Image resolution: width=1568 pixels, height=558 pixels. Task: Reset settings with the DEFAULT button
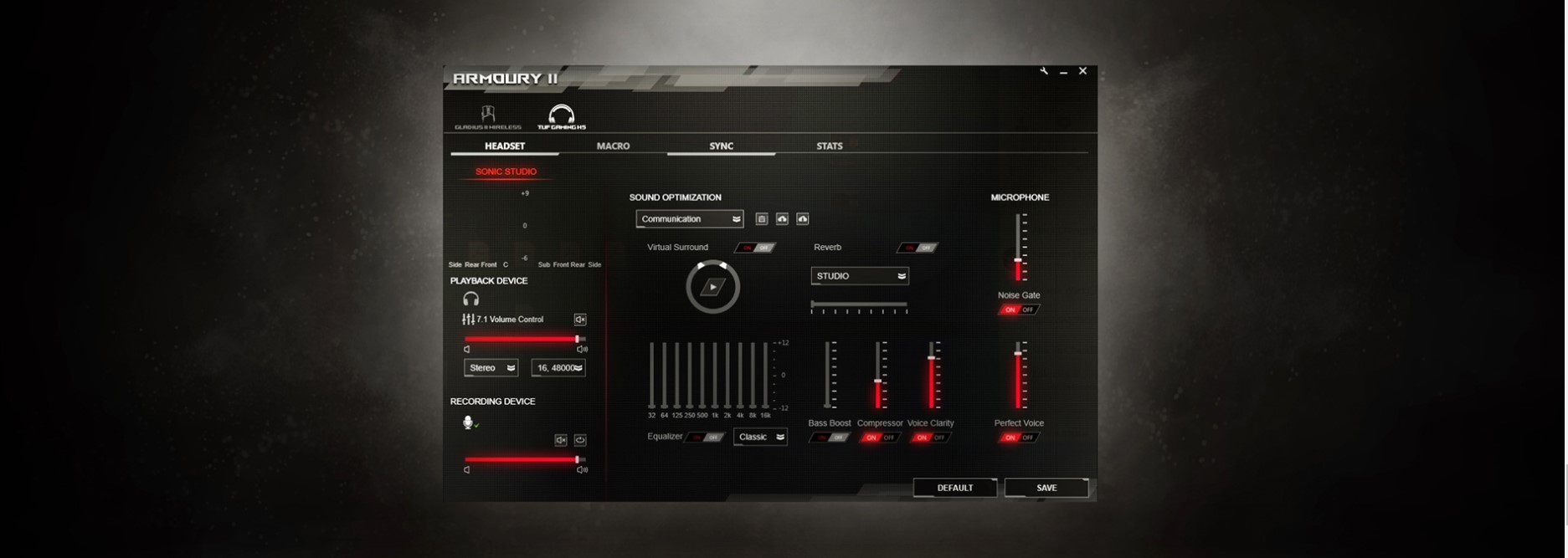point(954,488)
